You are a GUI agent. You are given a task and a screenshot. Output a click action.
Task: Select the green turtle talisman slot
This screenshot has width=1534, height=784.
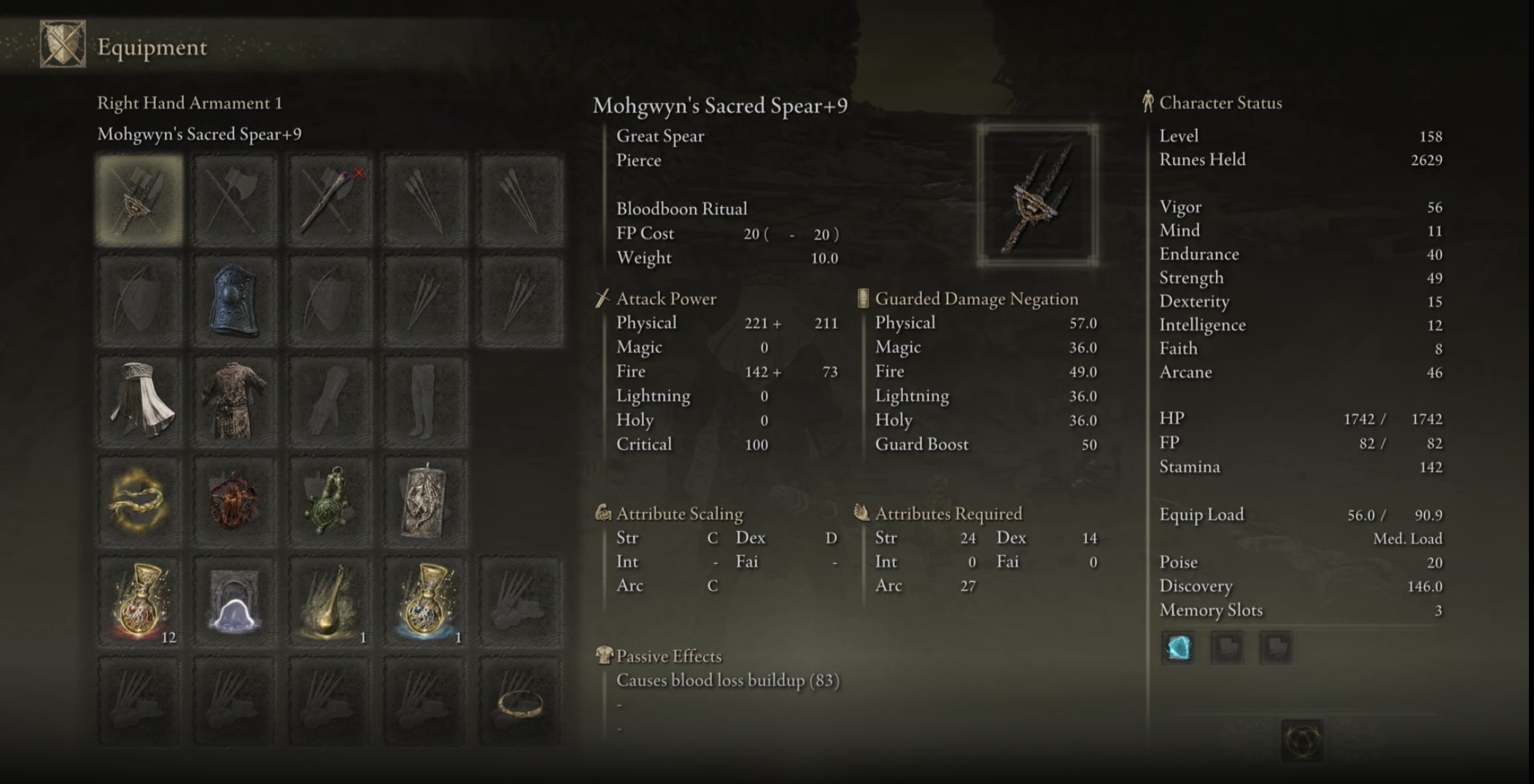pos(330,502)
